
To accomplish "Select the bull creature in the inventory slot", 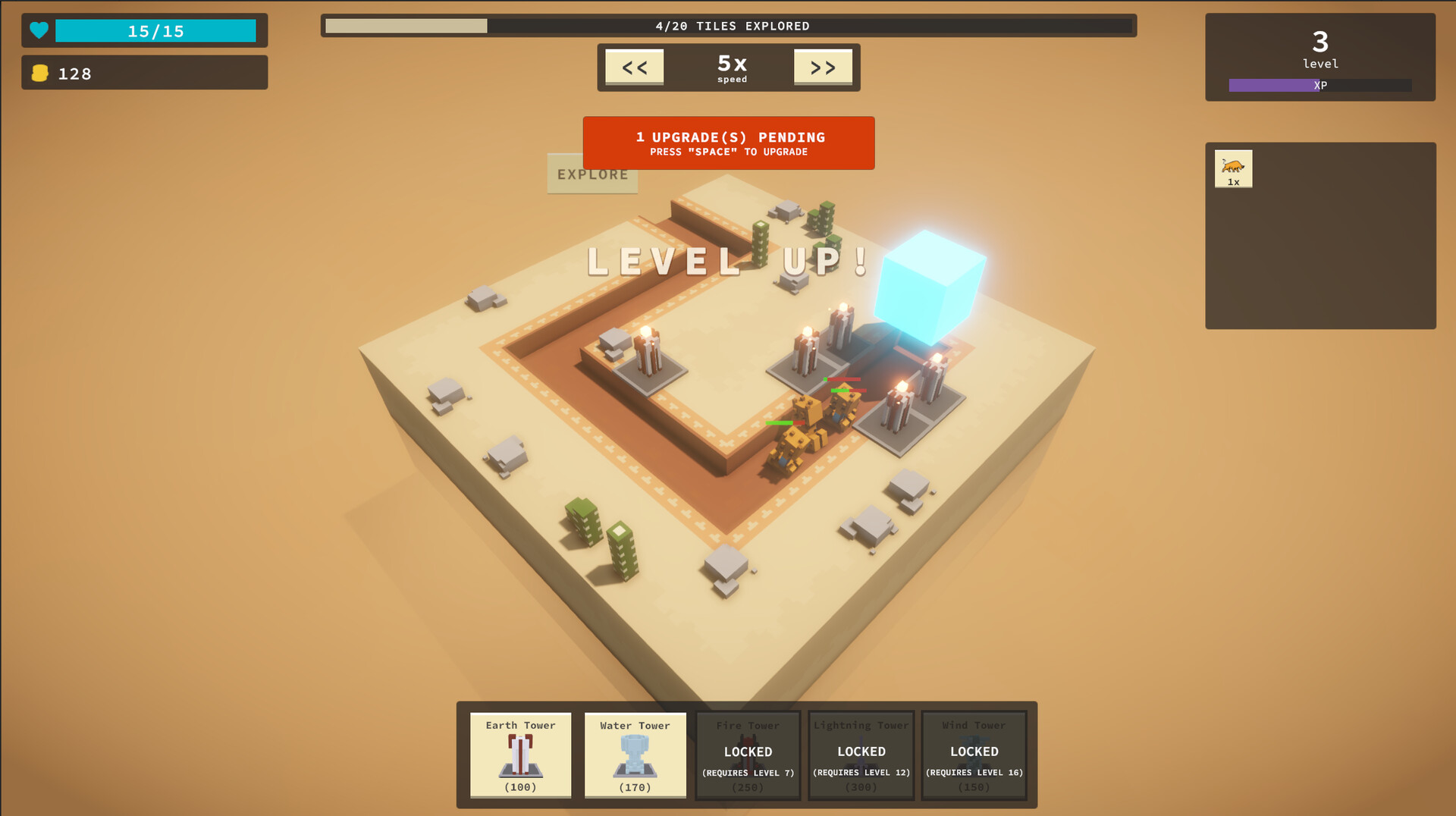I will (x=1233, y=168).
